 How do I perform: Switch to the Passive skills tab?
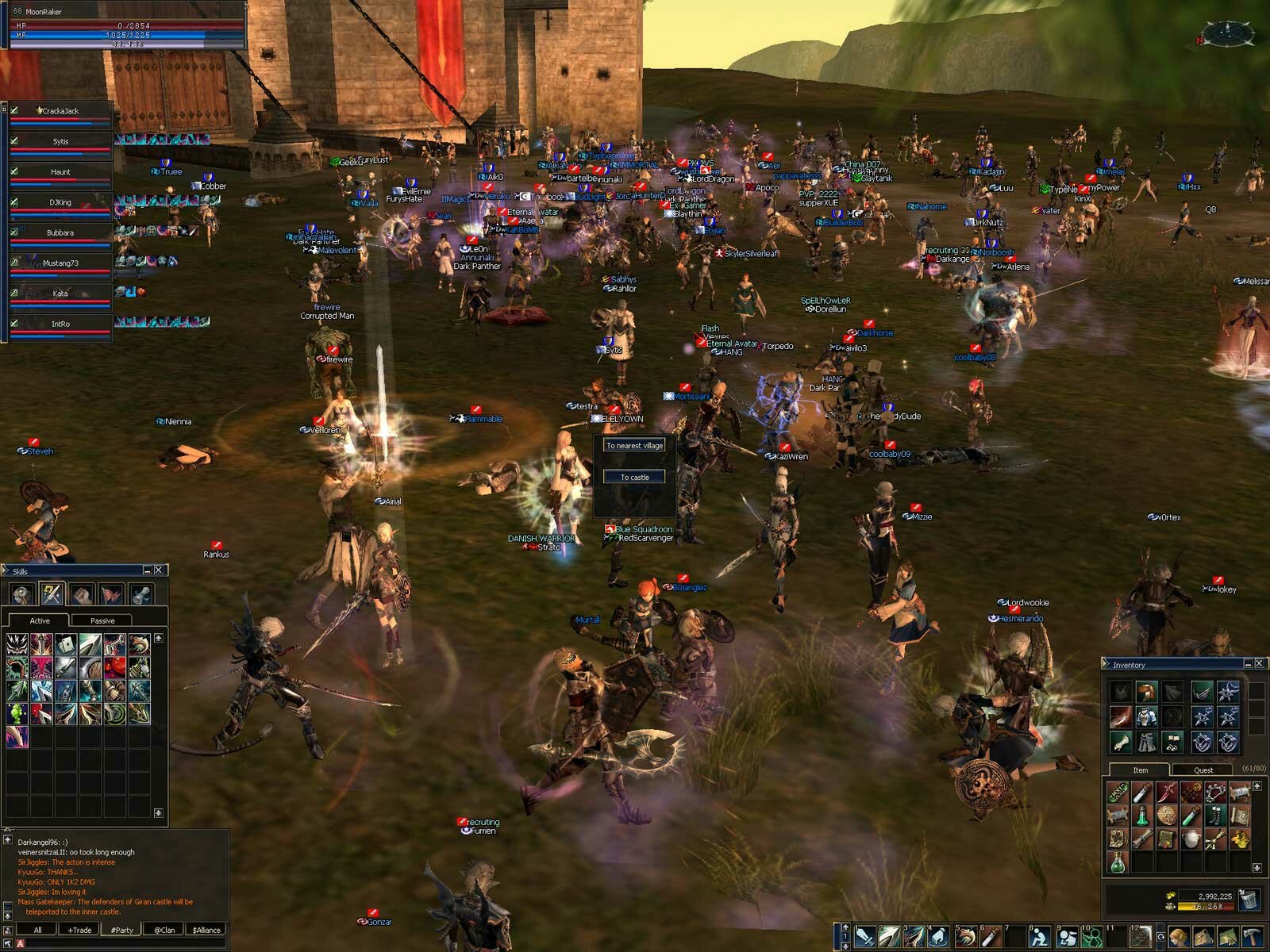pos(102,620)
